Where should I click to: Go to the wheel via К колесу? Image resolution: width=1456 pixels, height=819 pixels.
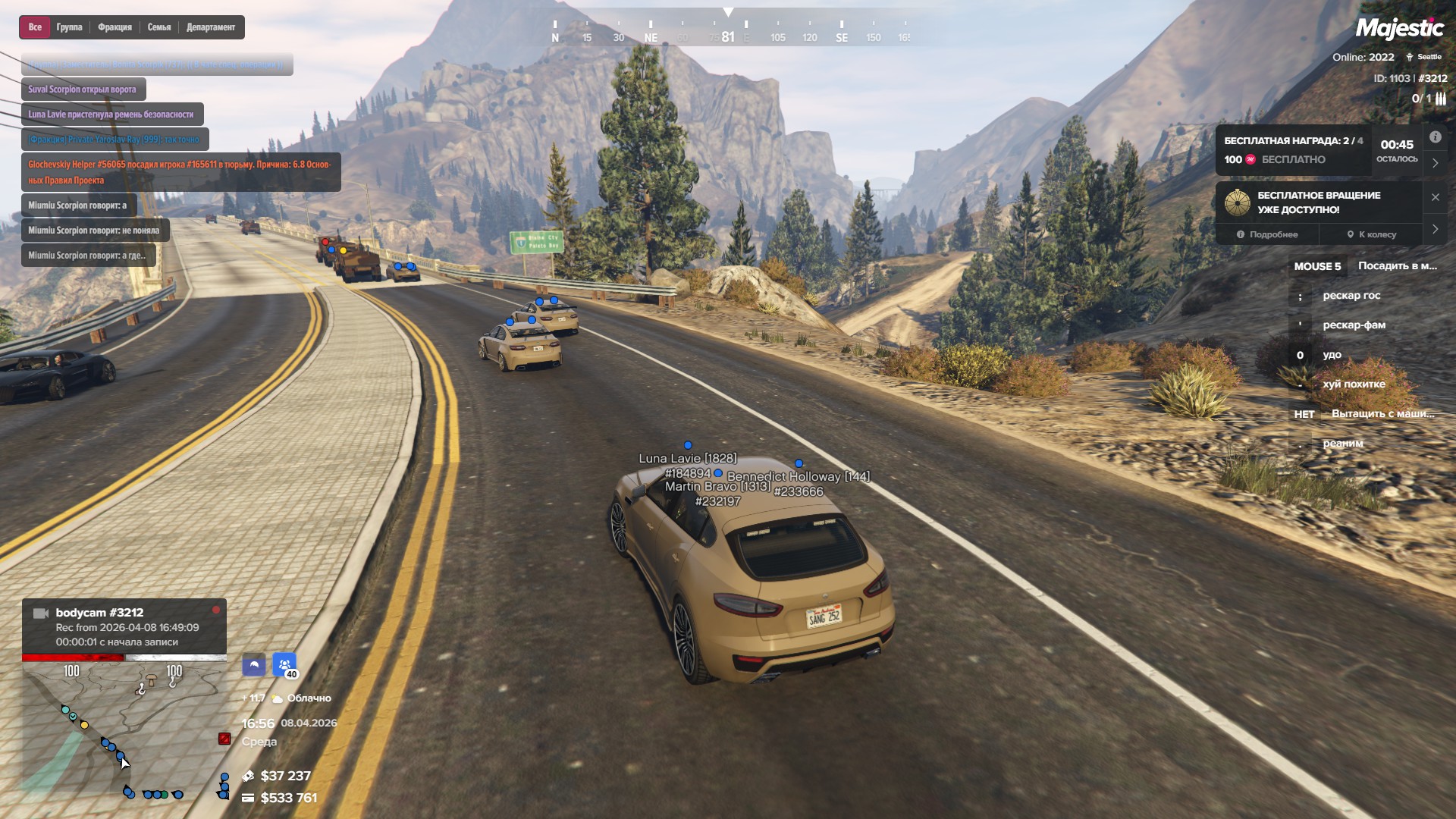tap(1371, 234)
